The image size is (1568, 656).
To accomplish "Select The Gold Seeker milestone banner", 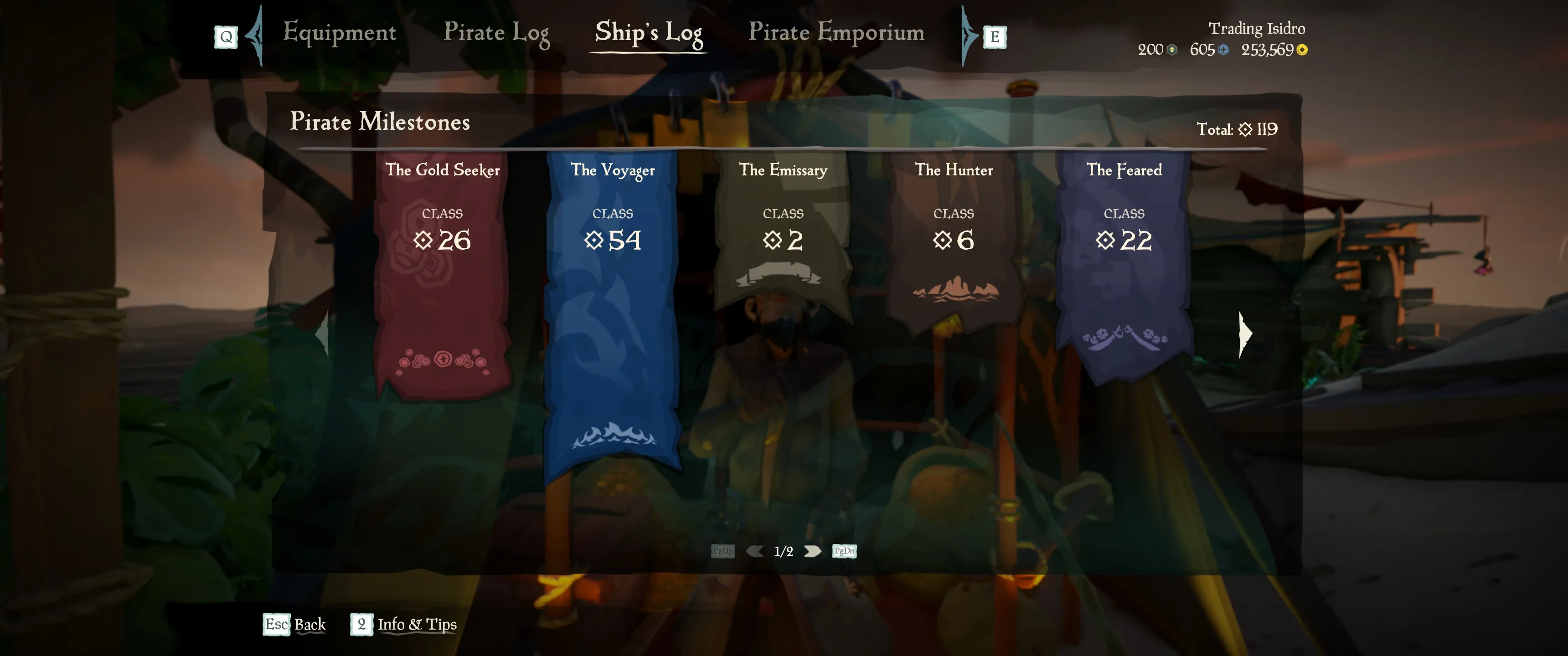I will click(x=443, y=274).
